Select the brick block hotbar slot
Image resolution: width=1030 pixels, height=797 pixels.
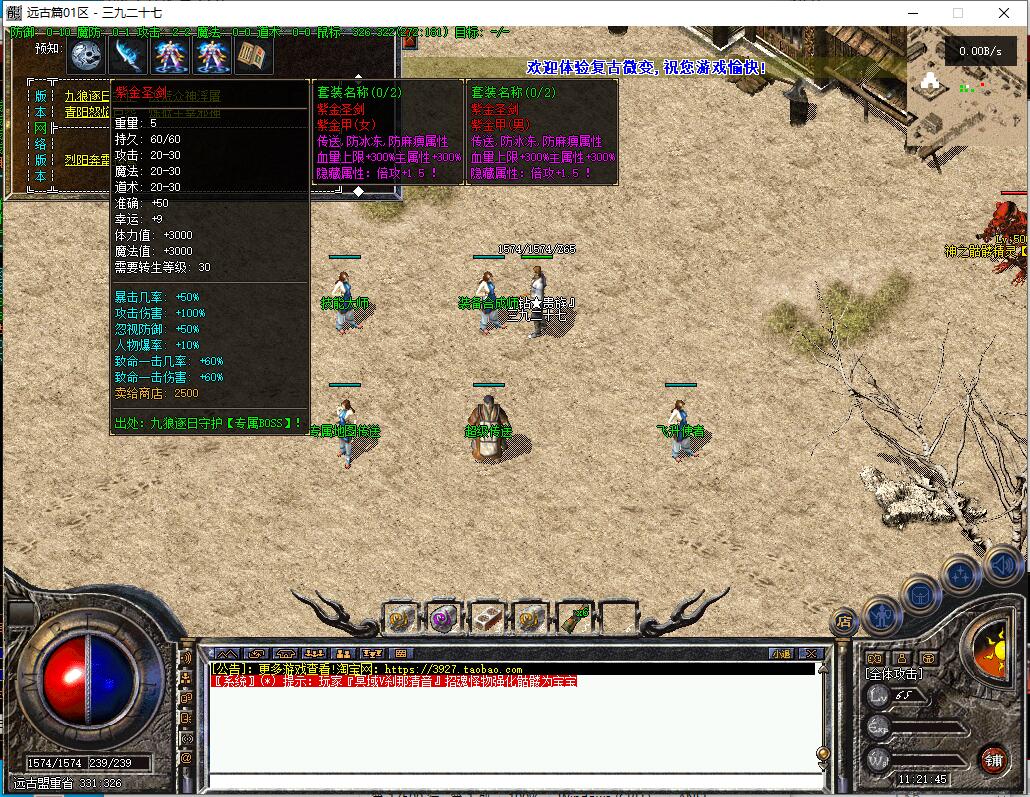487,619
